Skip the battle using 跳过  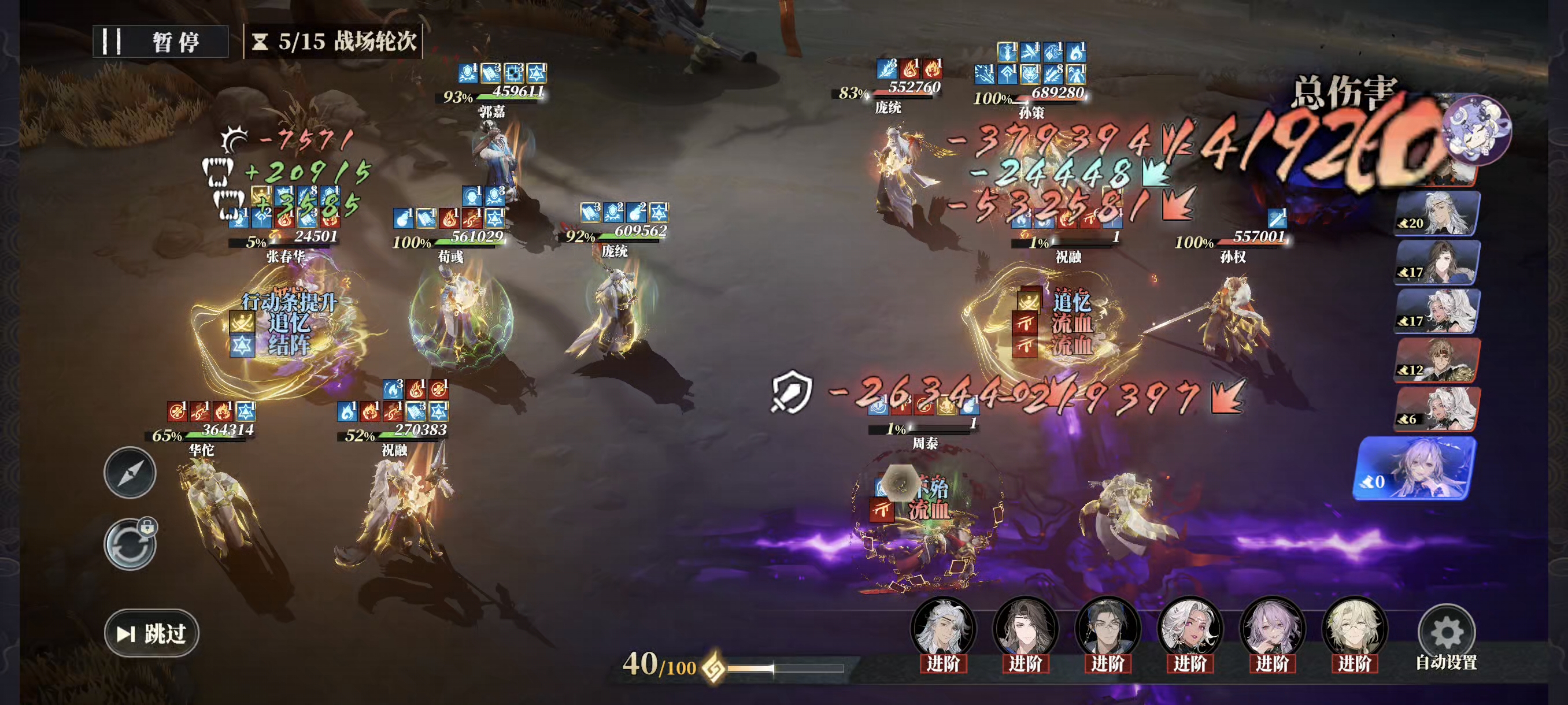pyautogui.click(x=151, y=633)
